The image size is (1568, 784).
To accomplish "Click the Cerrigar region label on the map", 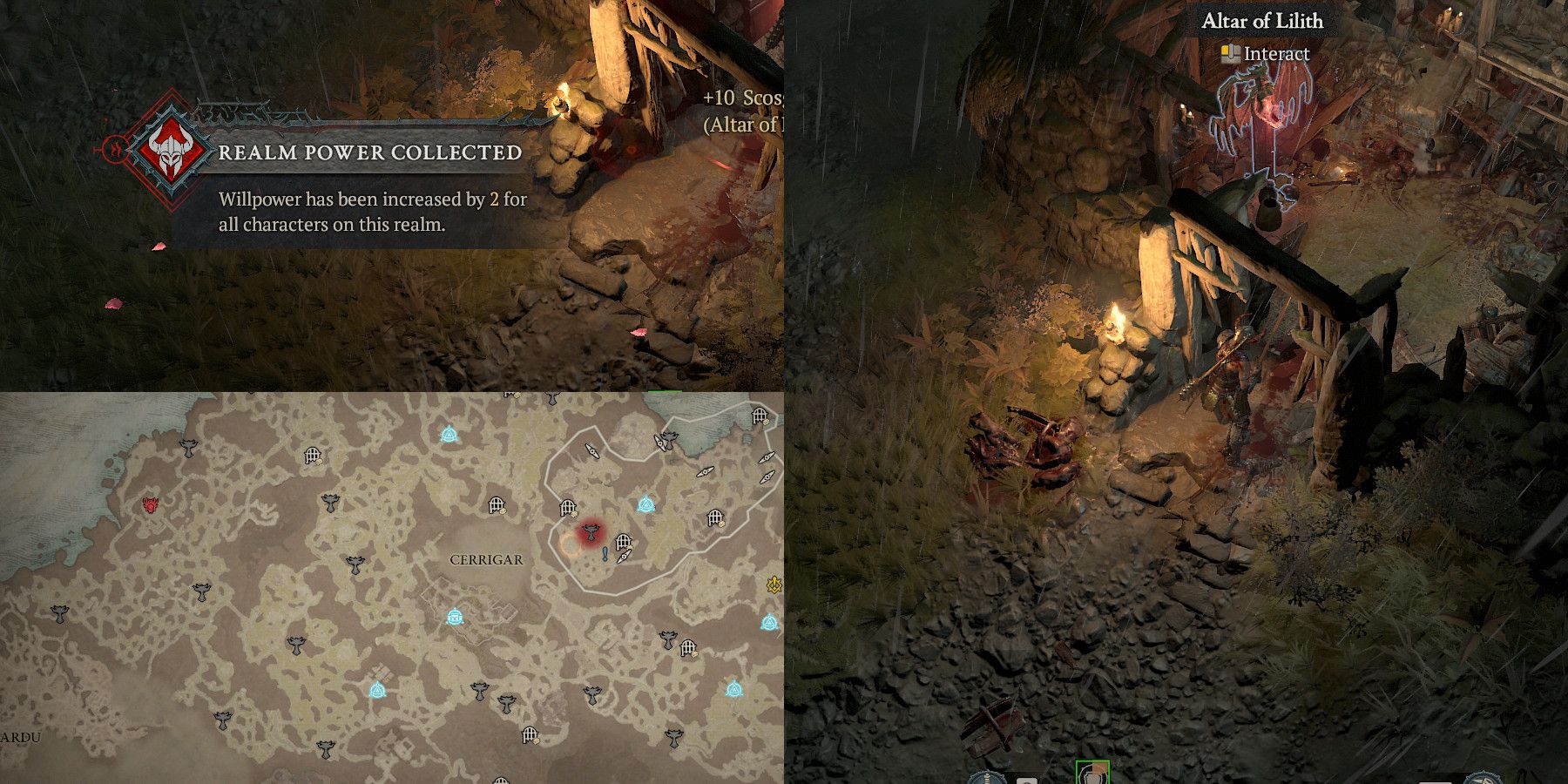I will [x=486, y=559].
